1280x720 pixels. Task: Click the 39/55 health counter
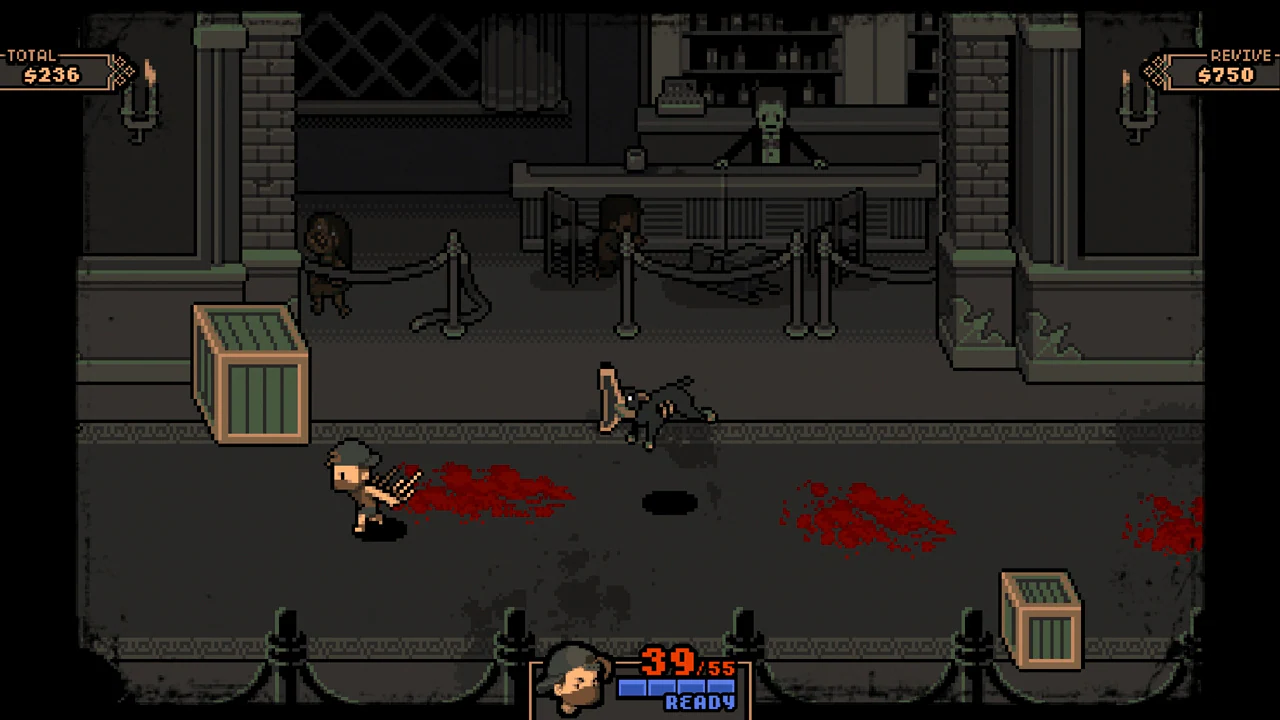click(672, 663)
